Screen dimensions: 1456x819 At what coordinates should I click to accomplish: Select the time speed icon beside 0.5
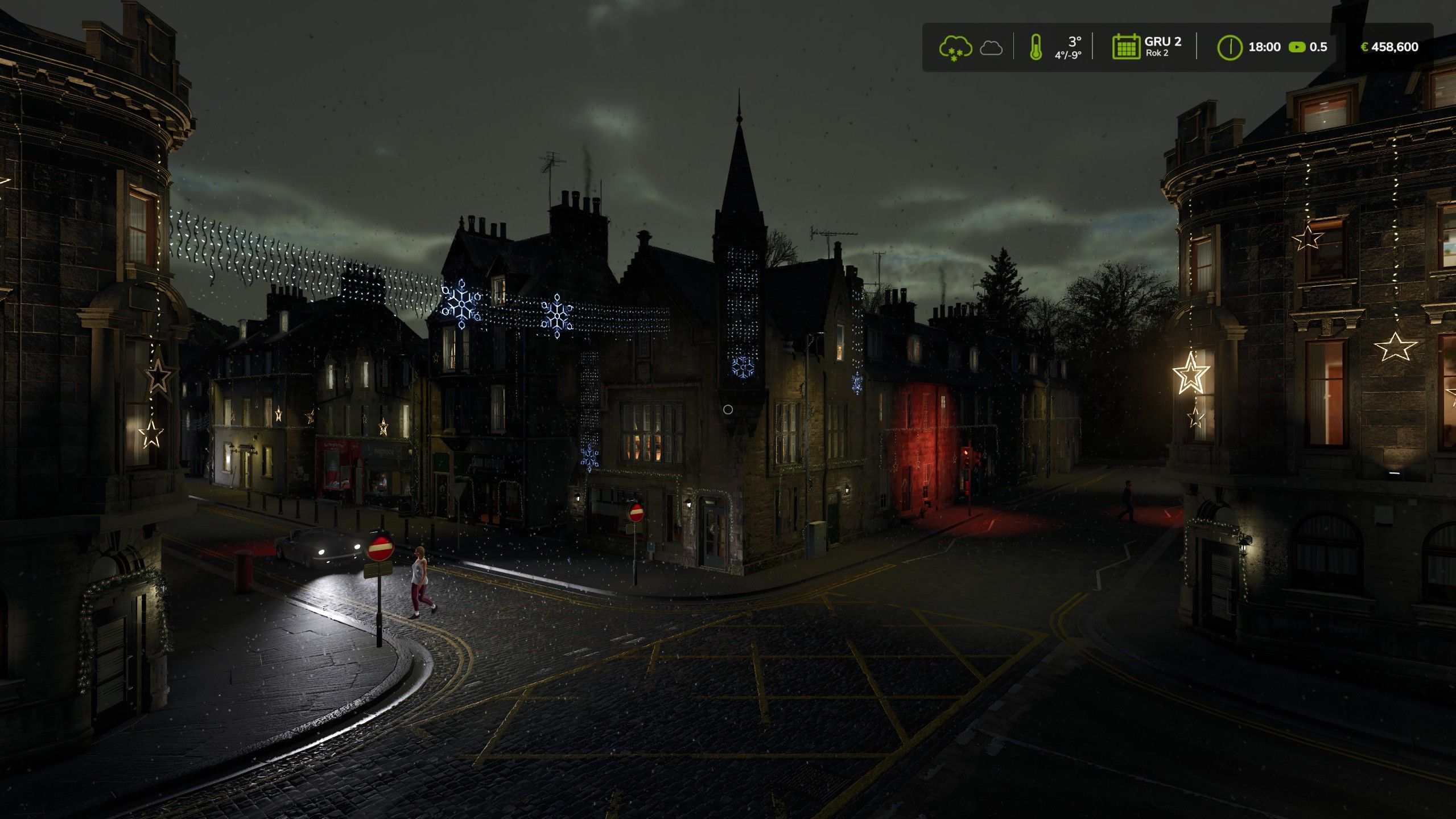point(1297,47)
